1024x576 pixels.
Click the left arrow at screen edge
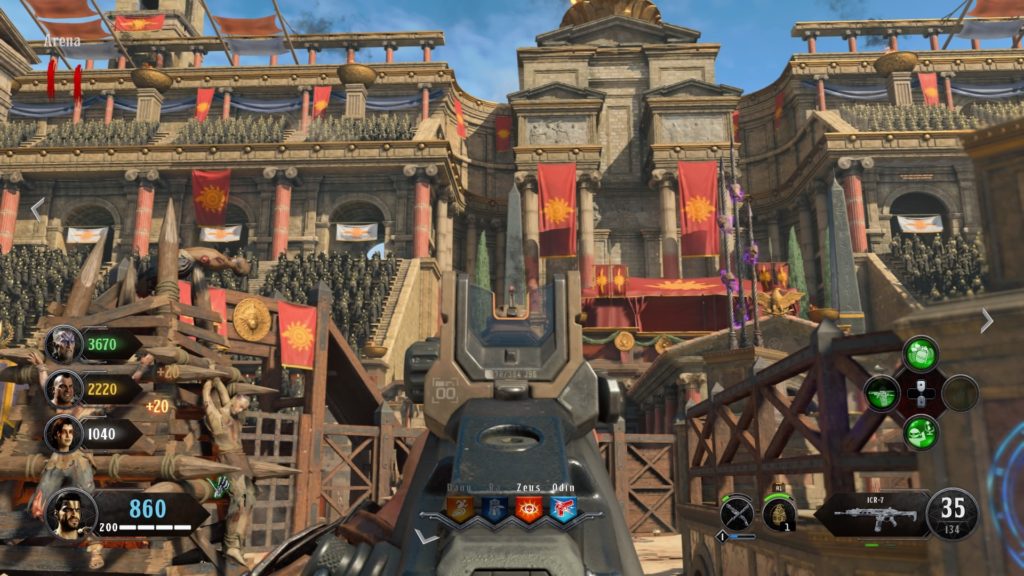(x=37, y=209)
